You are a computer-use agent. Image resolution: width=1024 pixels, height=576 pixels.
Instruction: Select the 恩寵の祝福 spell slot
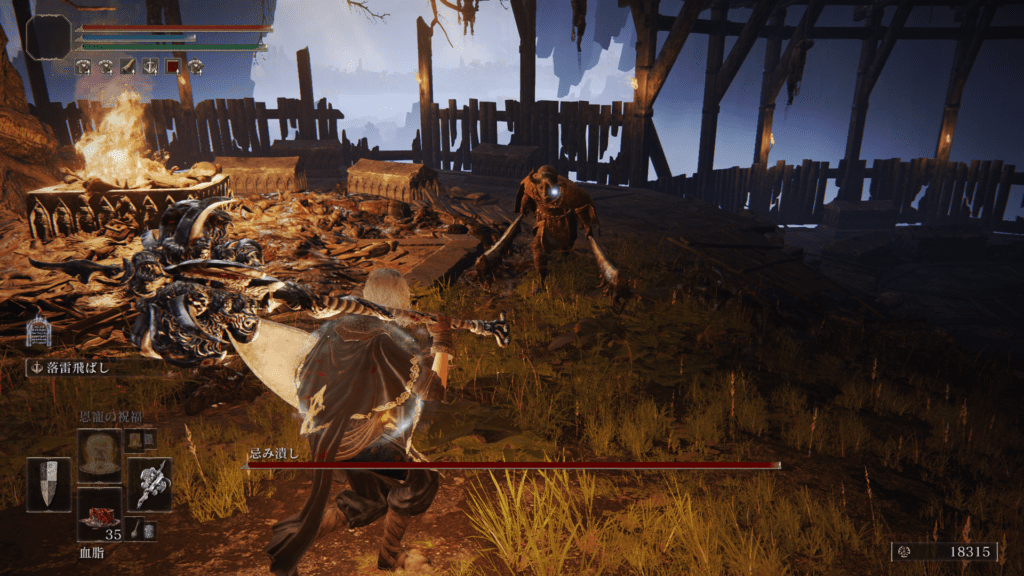(99, 455)
